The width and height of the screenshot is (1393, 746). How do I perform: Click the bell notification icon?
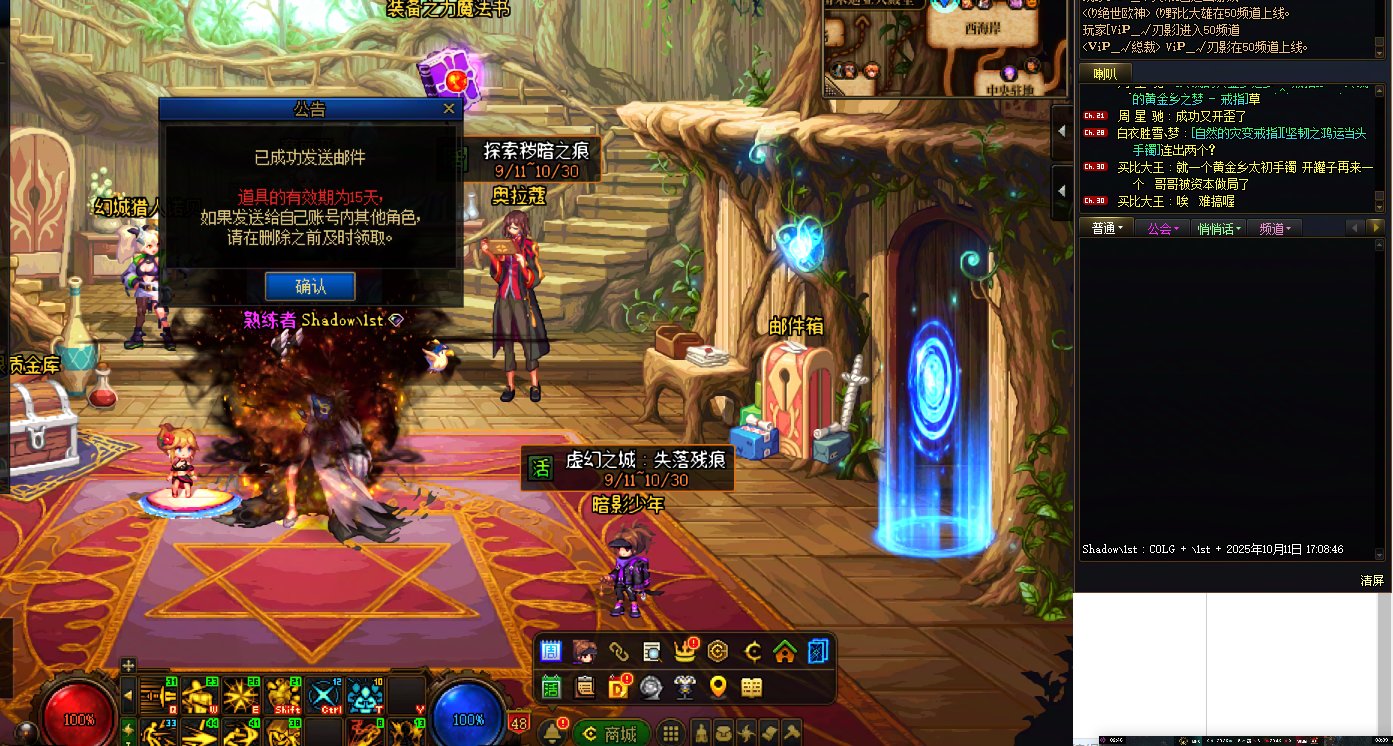pyautogui.click(x=550, y=733)
